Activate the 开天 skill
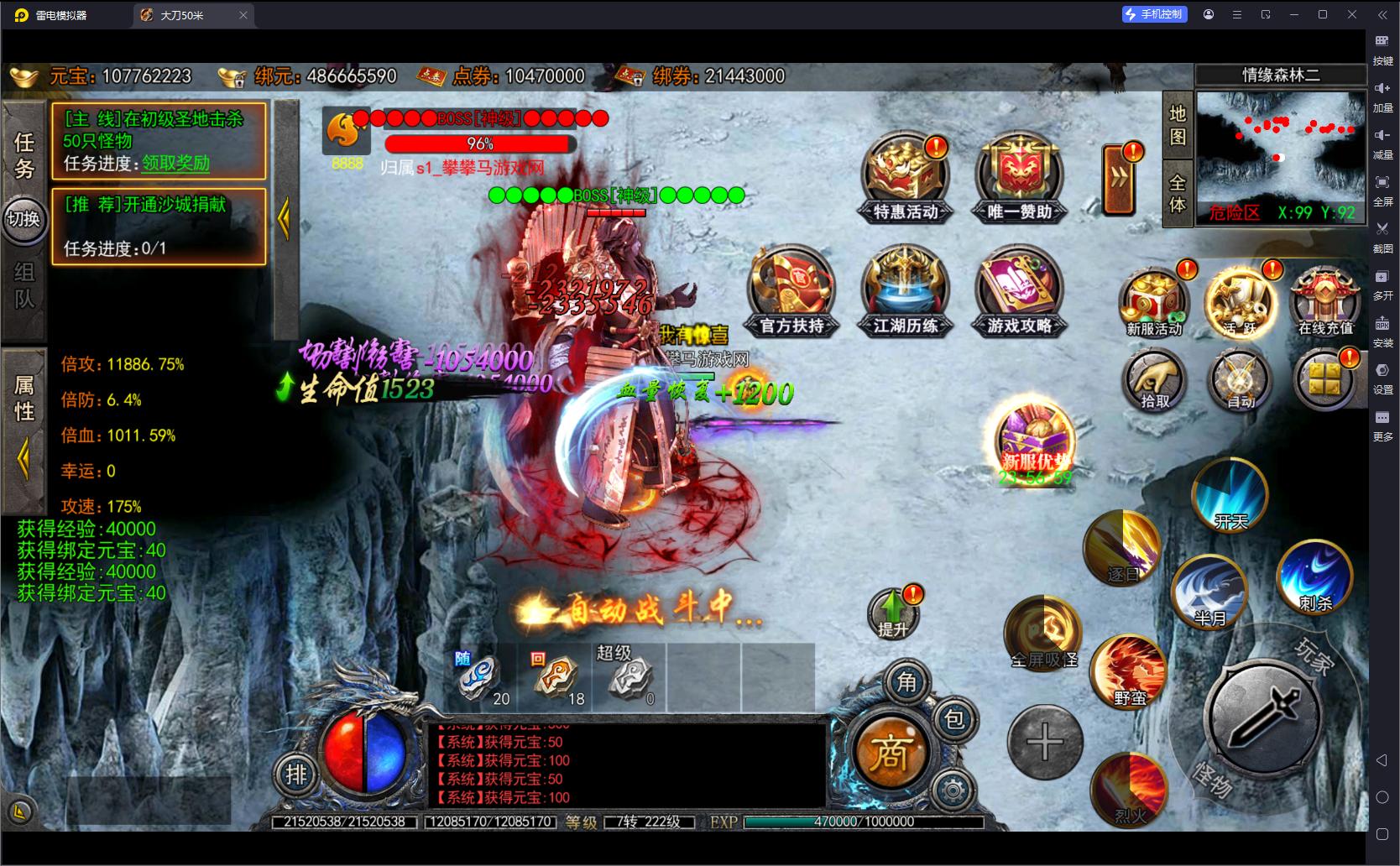The width and height of the screenshot is (1400, 866). click(x=1230, y=494)
